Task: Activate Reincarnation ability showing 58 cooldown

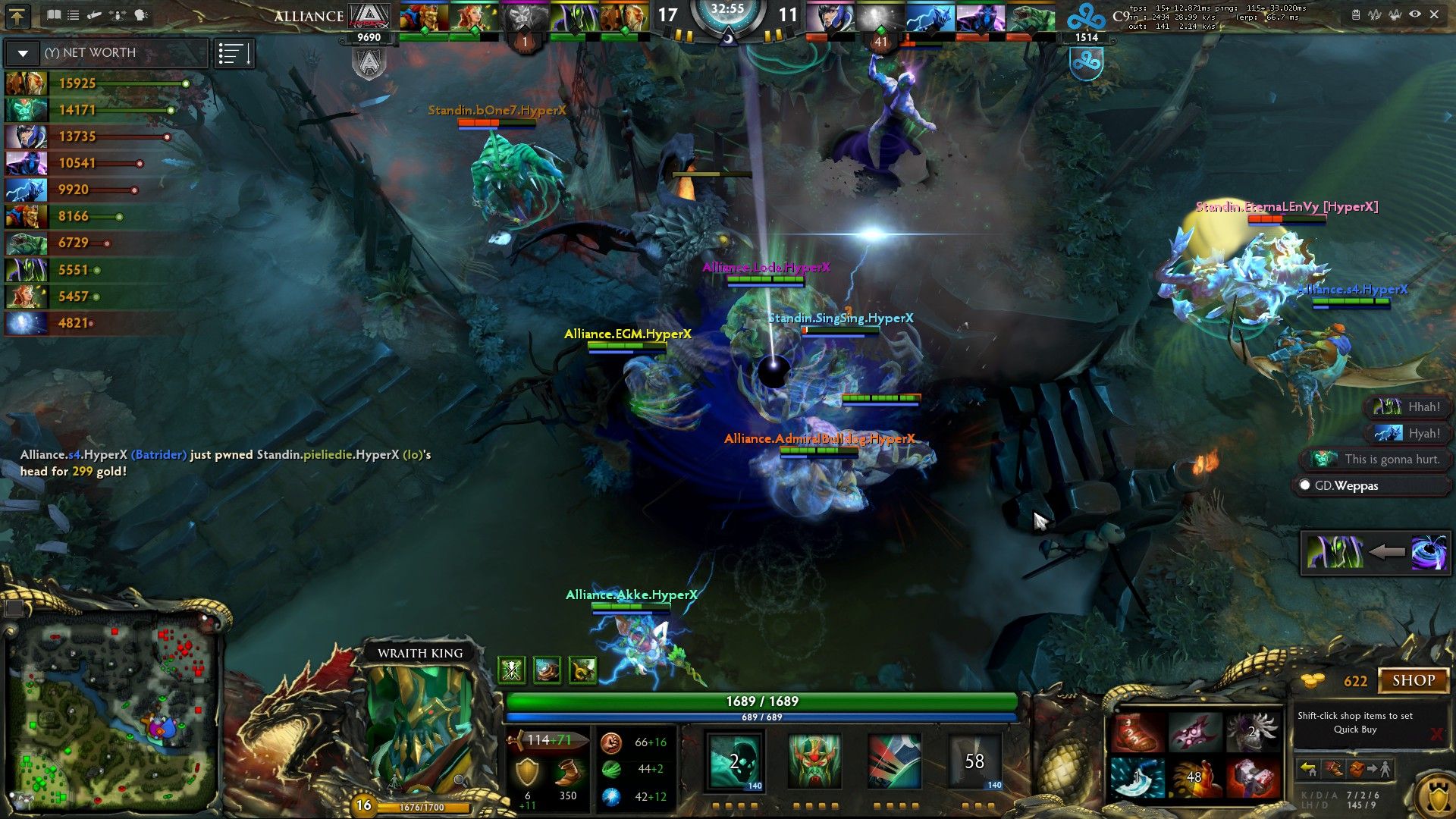Action: tap(976, 761)
